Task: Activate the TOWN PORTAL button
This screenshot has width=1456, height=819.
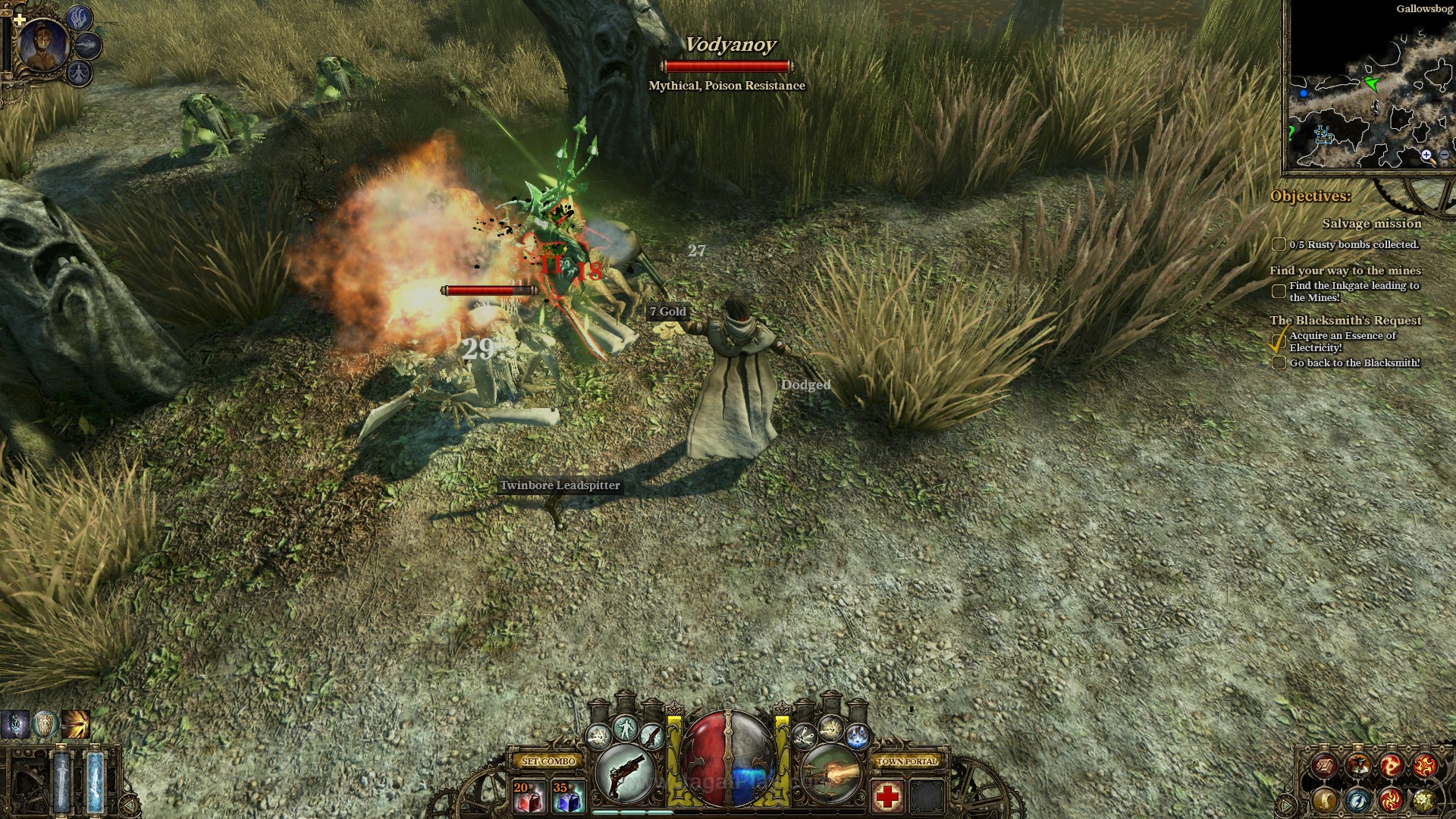Action: pyautogui.click(x=907, y=762)
